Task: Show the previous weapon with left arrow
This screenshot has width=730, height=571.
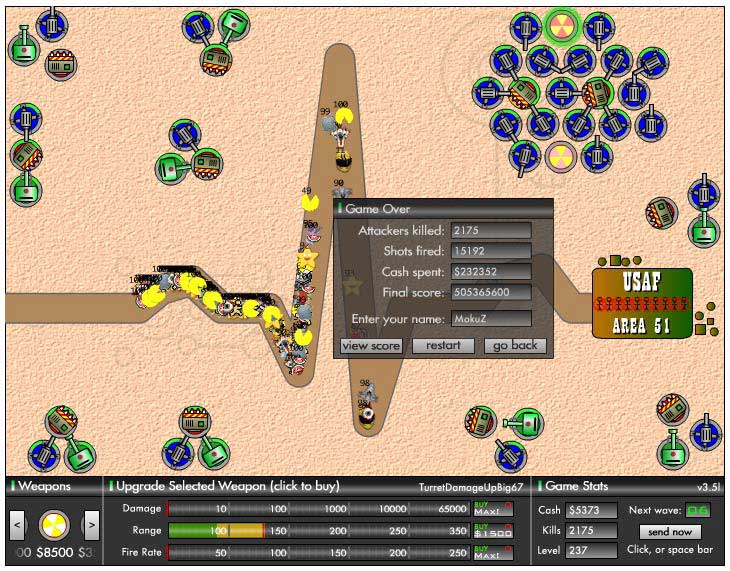Action: 17,523
